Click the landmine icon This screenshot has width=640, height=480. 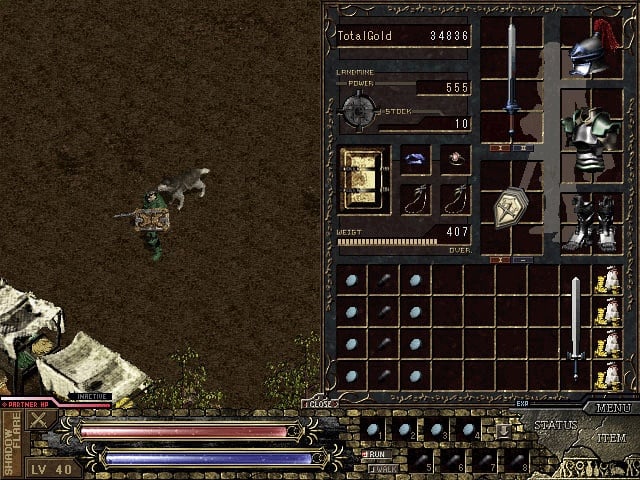[x=358, y=108]
